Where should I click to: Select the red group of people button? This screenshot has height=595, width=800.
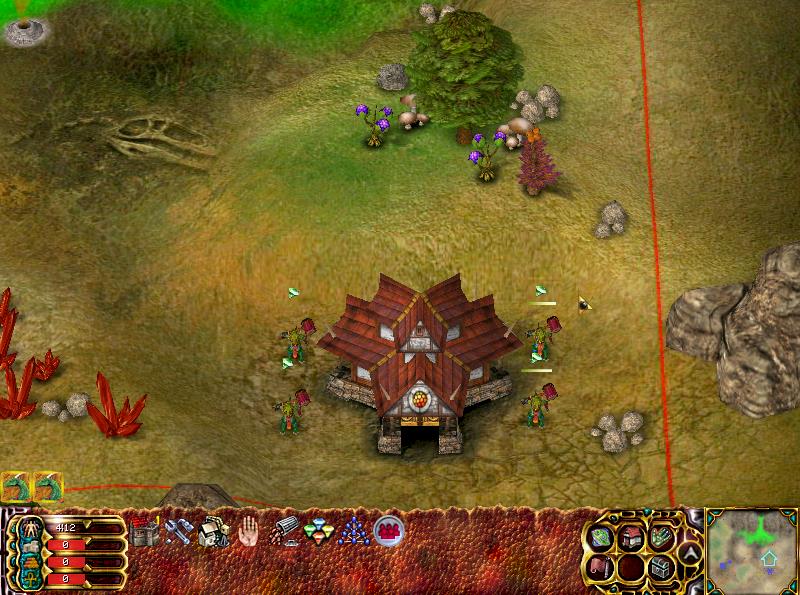point(387,532)
